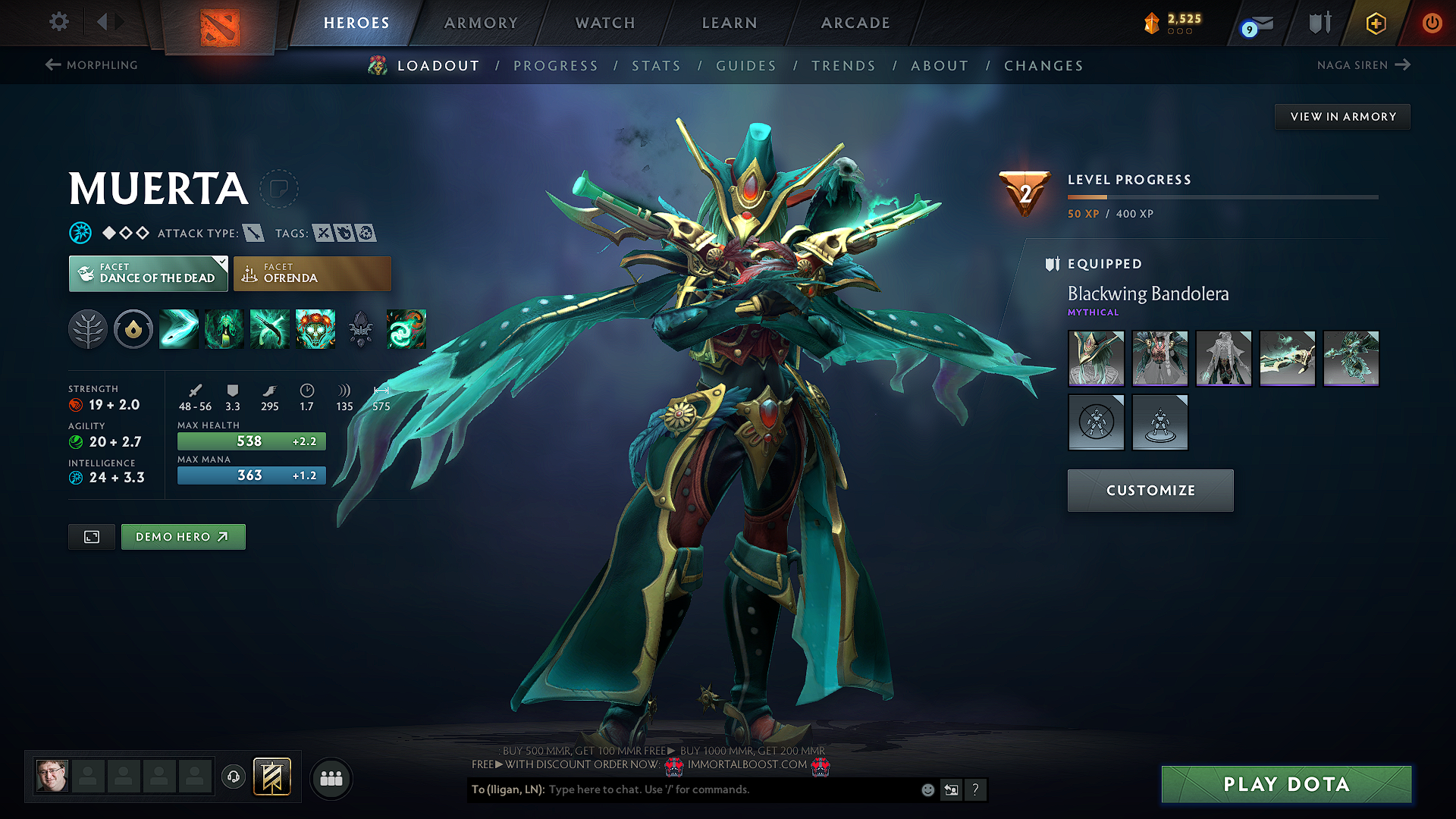Select the Gunslinger pistols ability icon
Screen dimensions: 1456x819
tap(269, 329)
